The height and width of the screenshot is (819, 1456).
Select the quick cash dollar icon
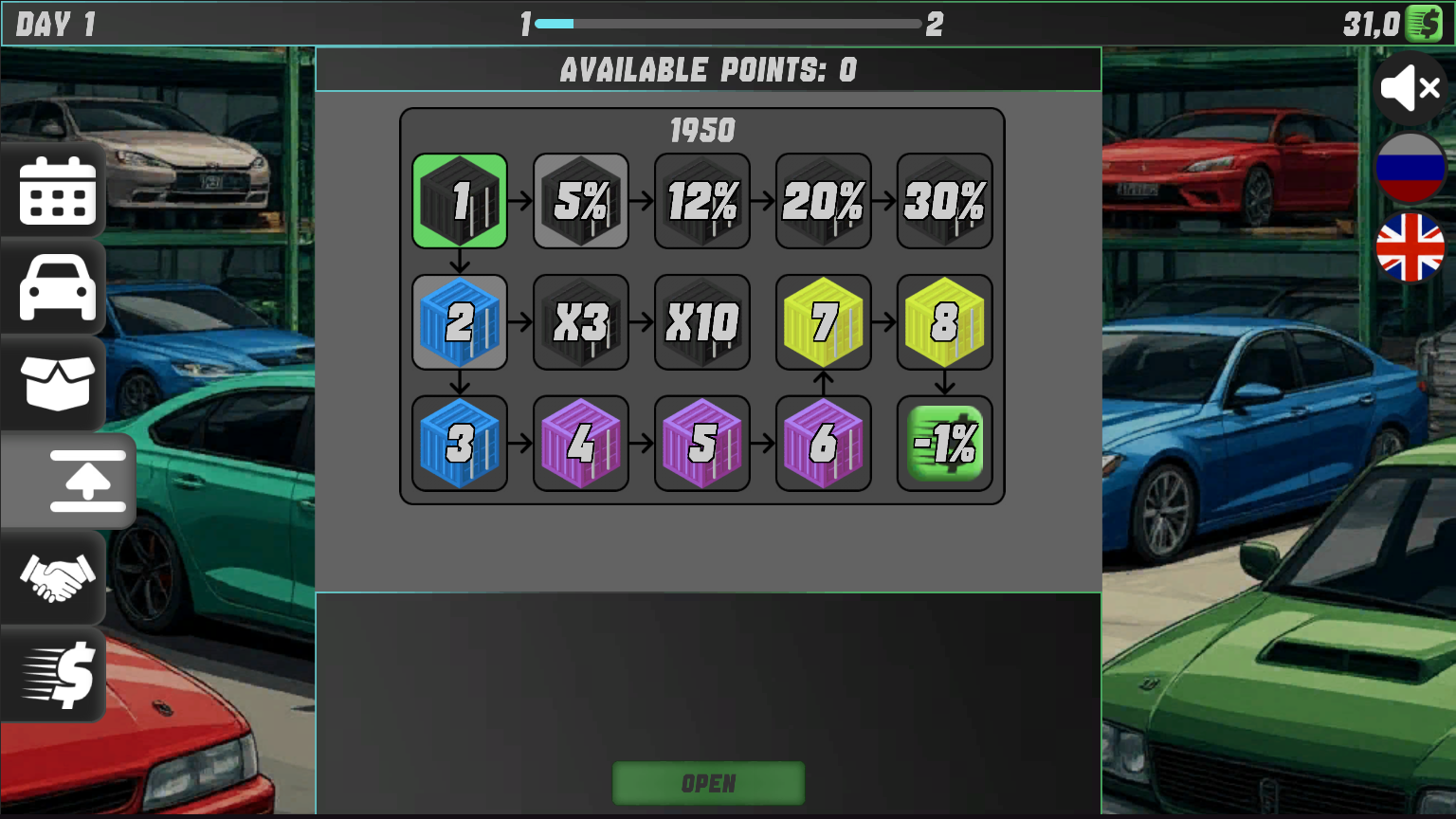[54, 674]
